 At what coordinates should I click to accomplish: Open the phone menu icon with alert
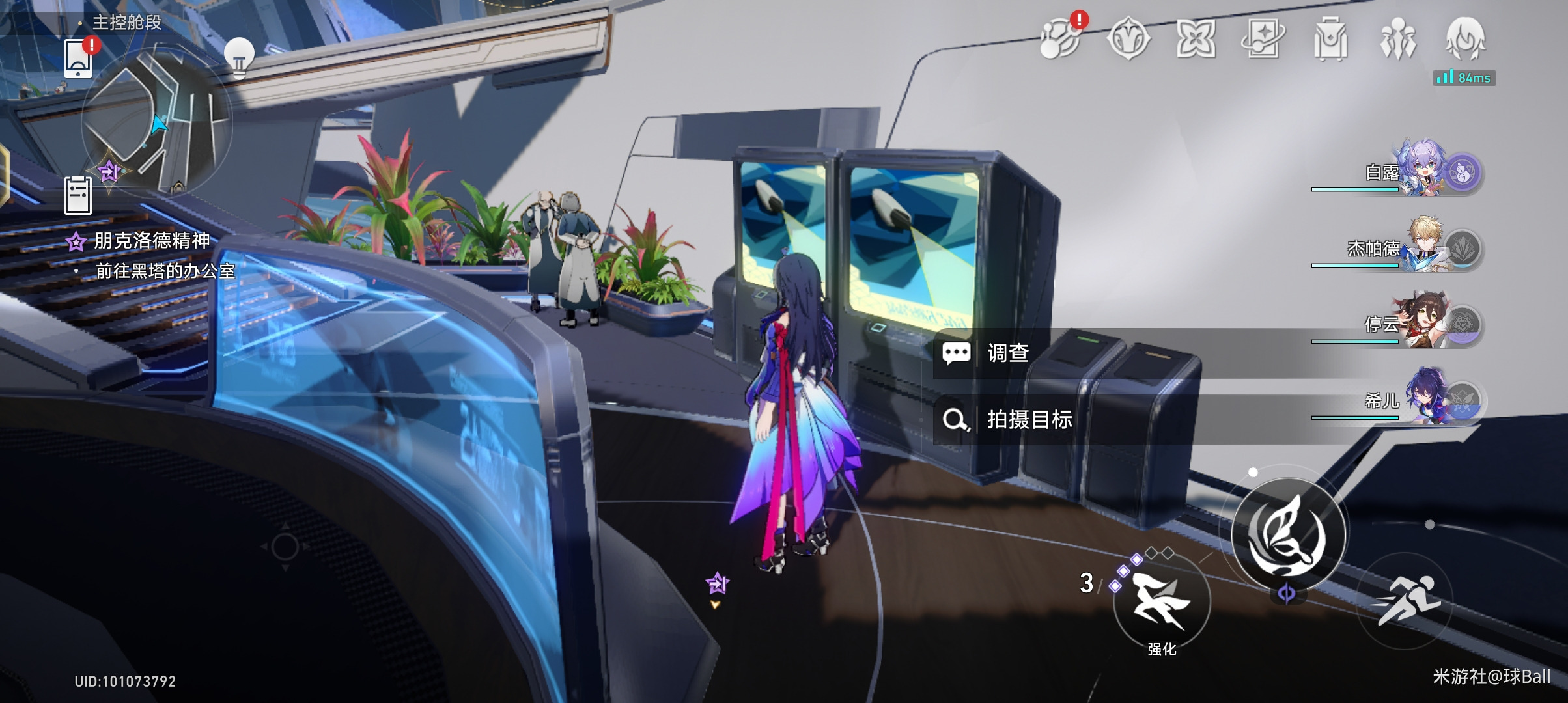79,57
